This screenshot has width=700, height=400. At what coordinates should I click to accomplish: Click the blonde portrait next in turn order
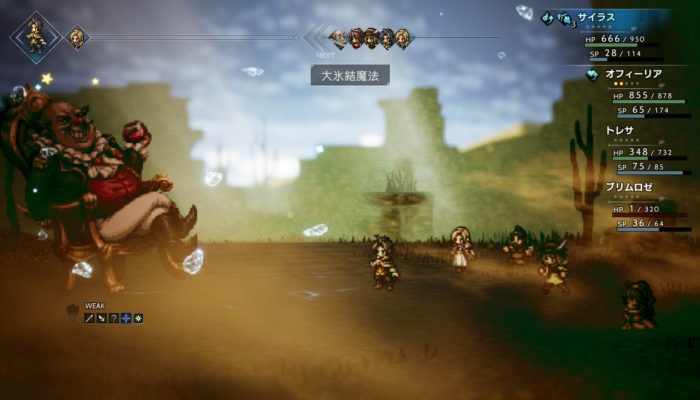tap(75, 38)
